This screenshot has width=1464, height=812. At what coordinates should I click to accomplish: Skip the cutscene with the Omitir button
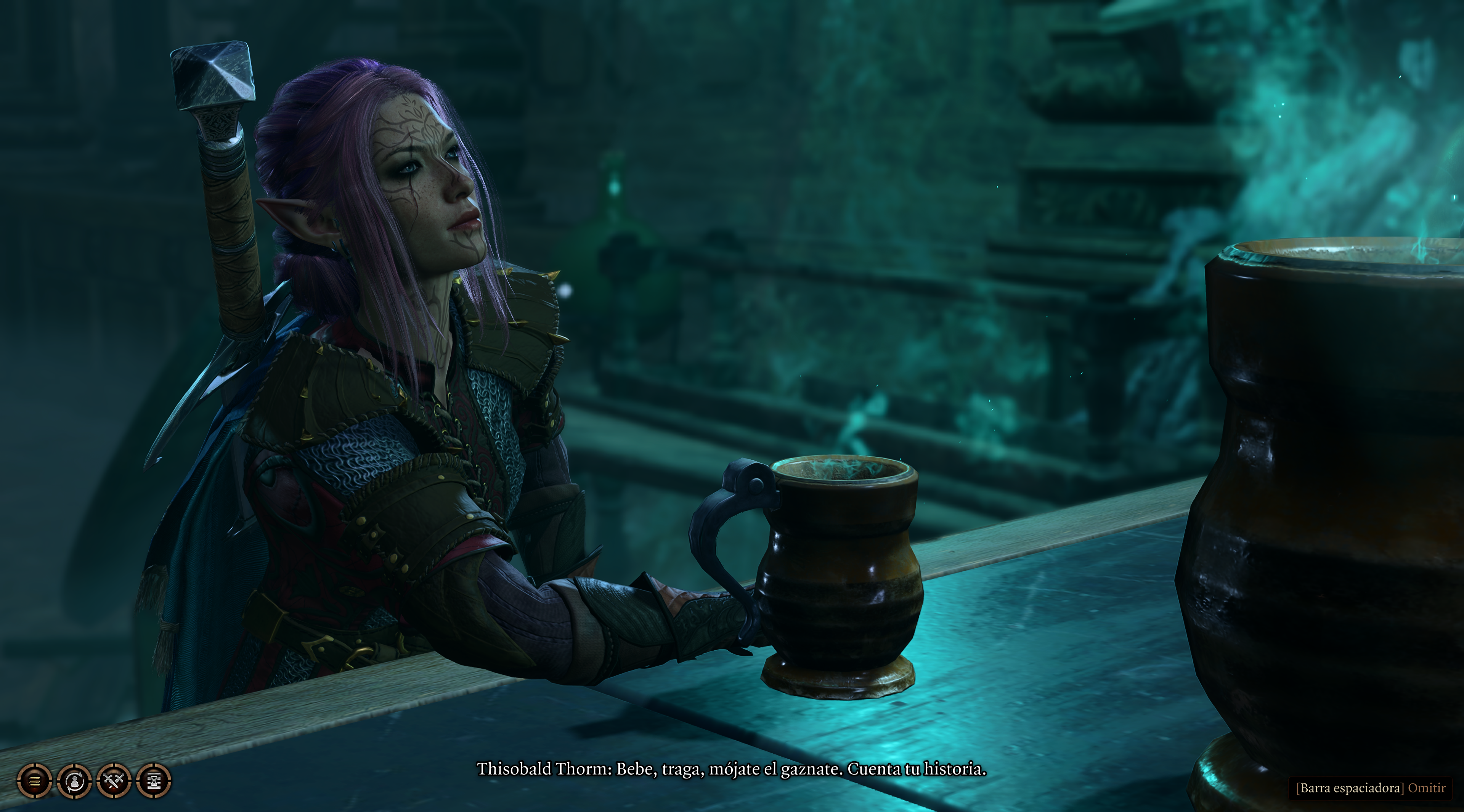point(1426,788)
